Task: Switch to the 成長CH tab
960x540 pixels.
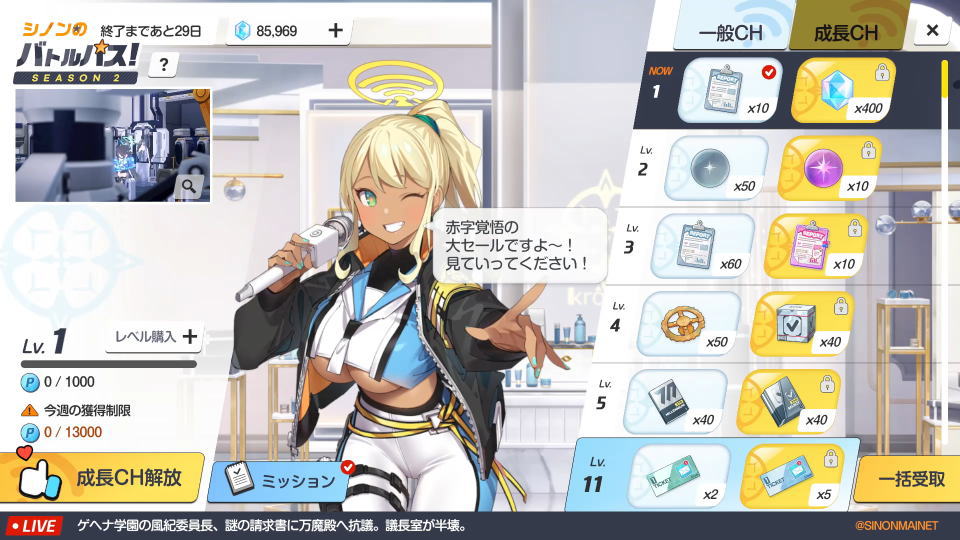Action: [x=845, y=33]
